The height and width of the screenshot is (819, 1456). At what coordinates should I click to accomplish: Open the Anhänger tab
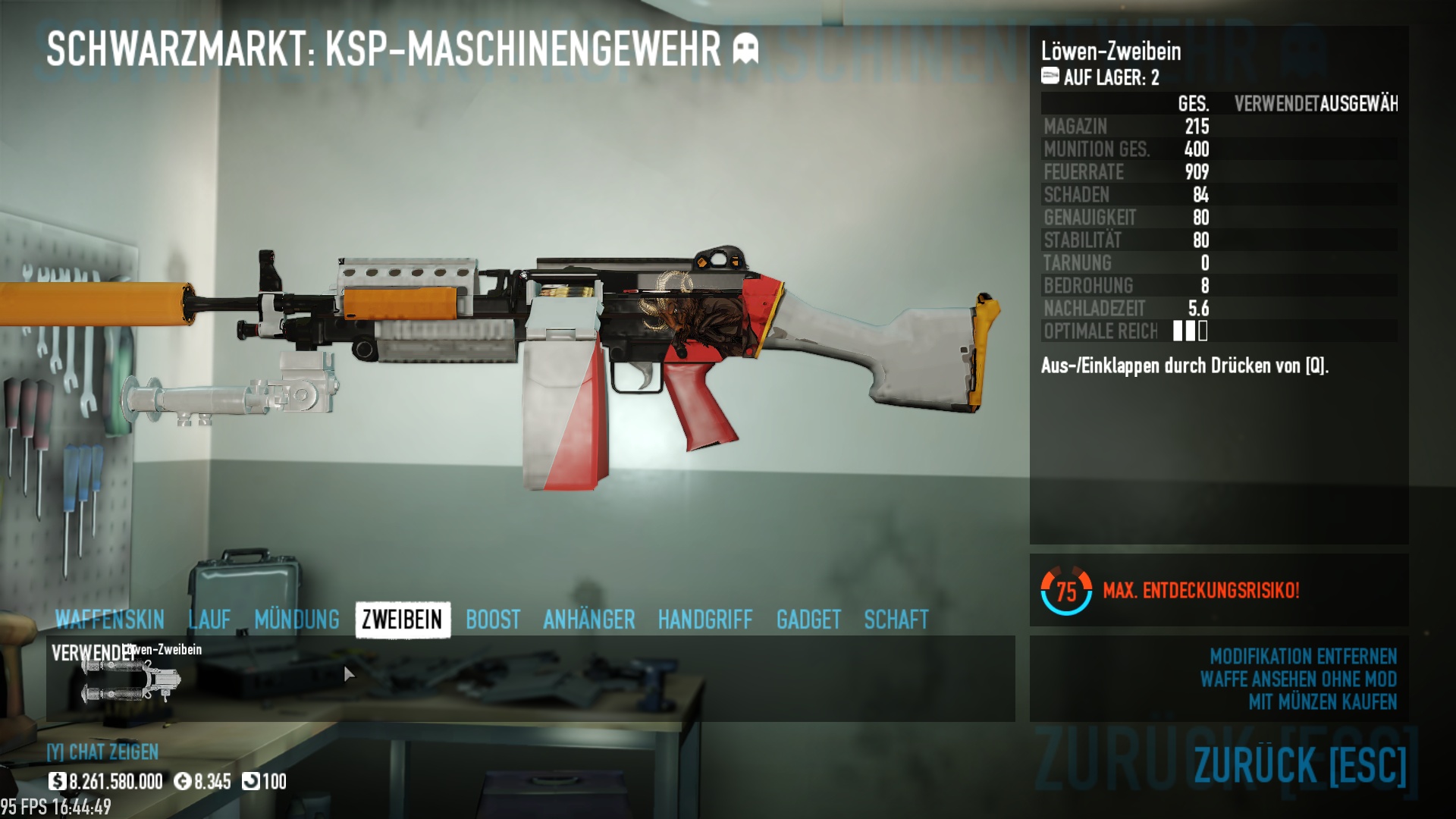[x=588, y=620]
